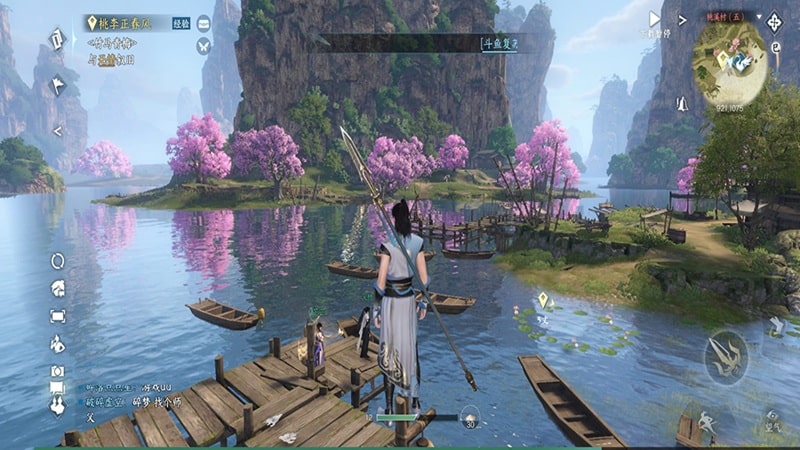Click the square frame icon on left column
This screenshot has height=450, width=800.
tap(57, 316)
